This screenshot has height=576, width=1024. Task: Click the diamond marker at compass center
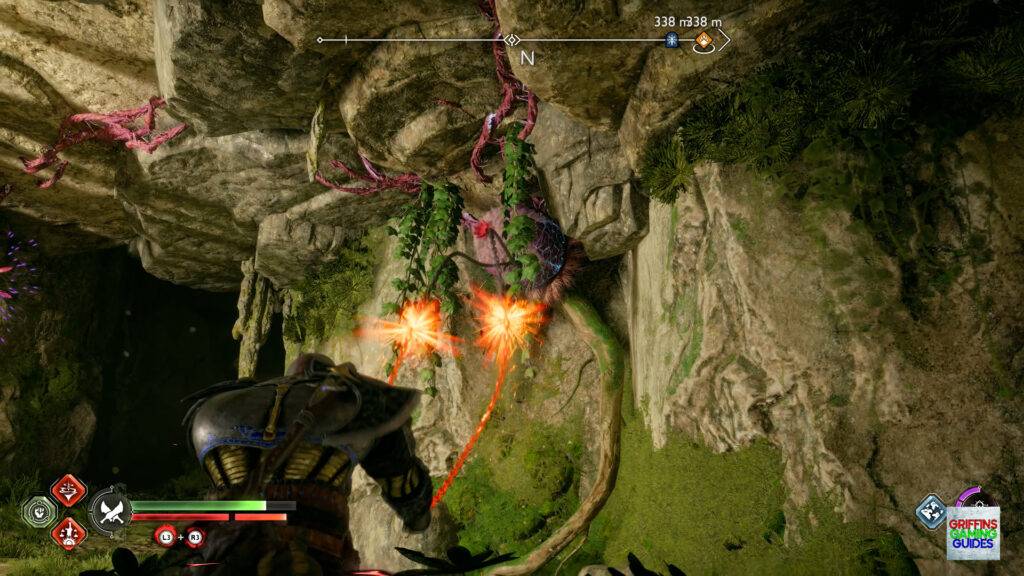511,40
